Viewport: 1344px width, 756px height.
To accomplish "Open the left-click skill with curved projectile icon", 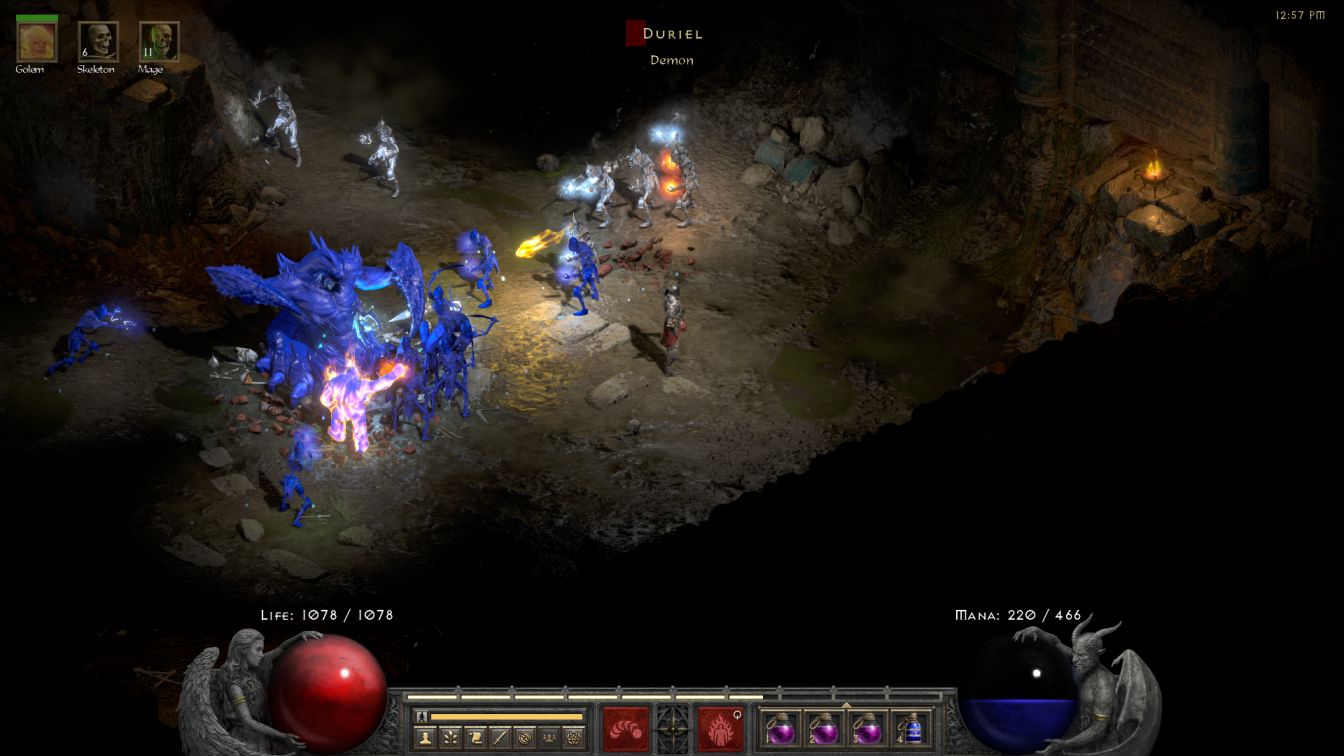I will pyautogui.click(x=626, y=728).
